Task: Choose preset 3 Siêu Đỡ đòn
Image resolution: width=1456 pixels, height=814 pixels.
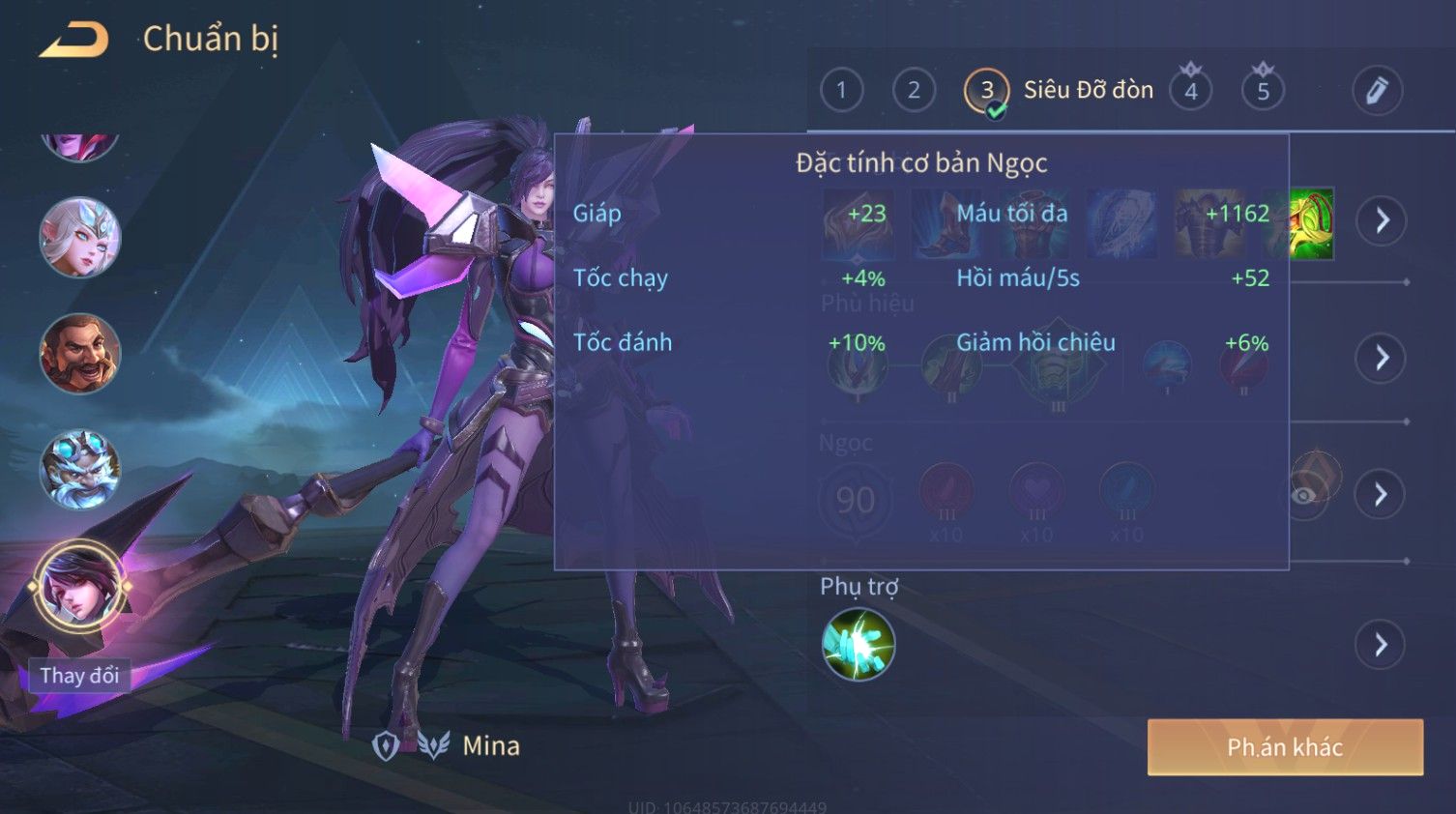Action: [986, 91]
